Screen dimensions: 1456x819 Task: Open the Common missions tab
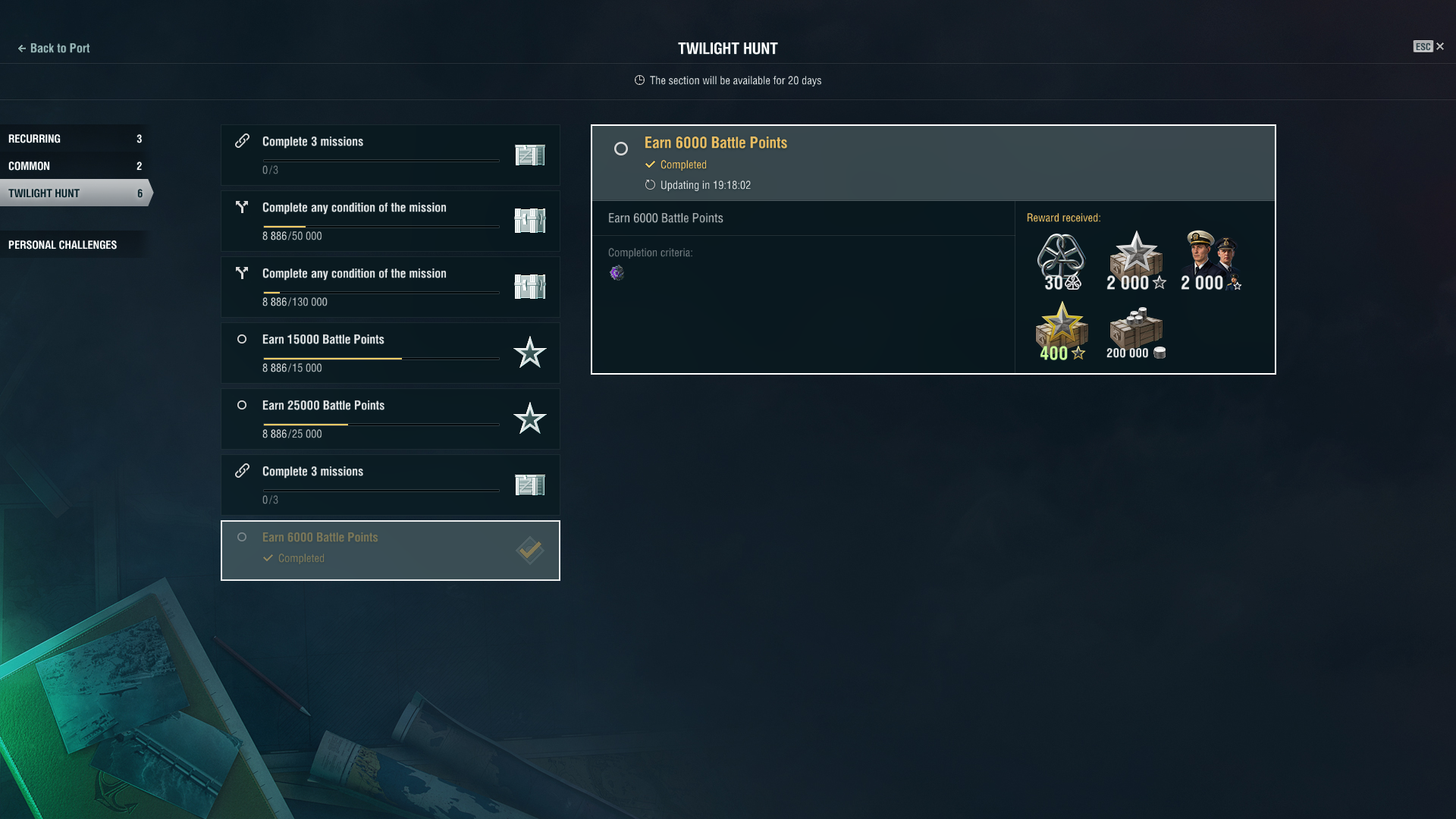(x=74, y=166)
